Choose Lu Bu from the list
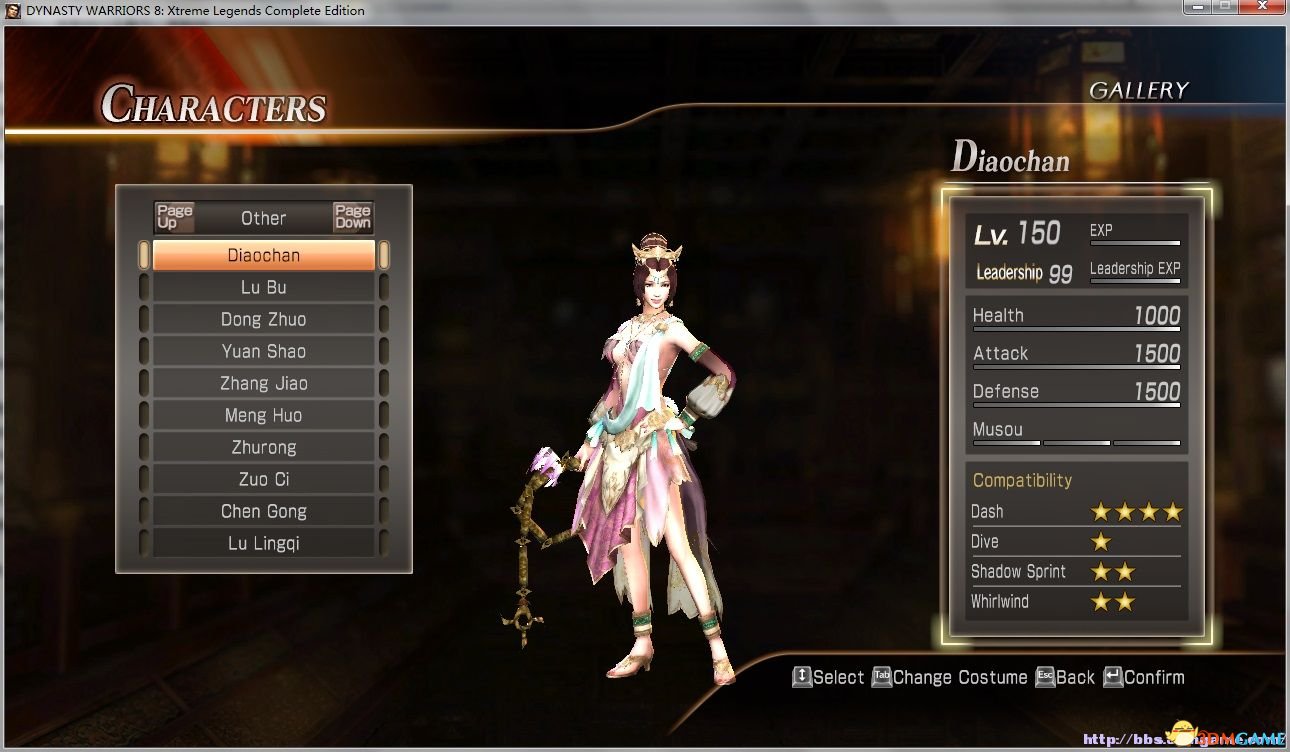1290x752 pixels. [x=264, y=287]
